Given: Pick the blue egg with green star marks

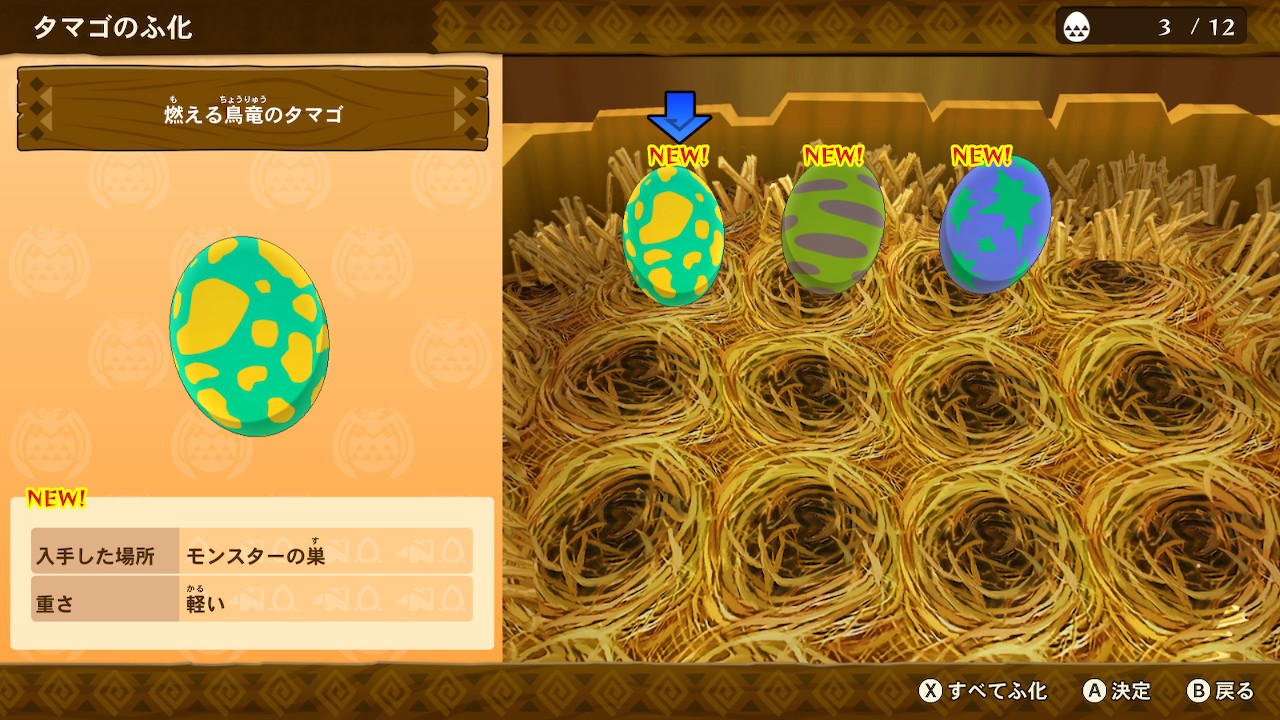Looking at the screenshot, I should pos(995,225).
